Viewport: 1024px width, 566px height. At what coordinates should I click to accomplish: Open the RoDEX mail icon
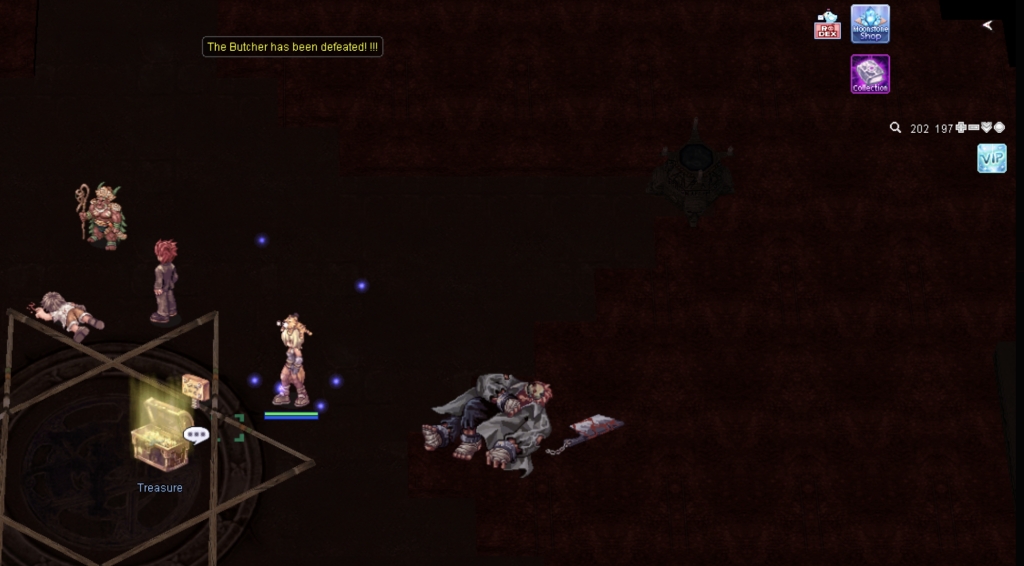[827, 25]
